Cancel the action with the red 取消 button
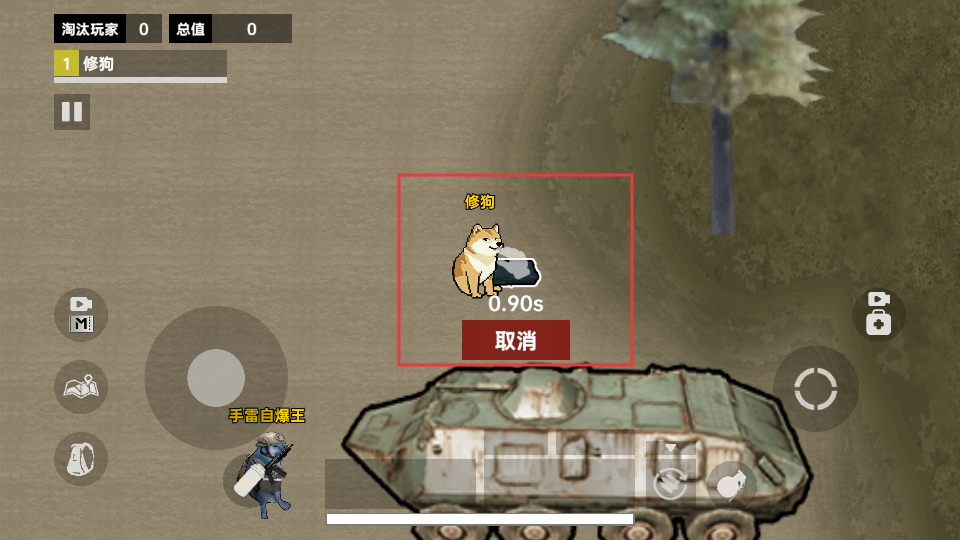 [x=515, y=340]
